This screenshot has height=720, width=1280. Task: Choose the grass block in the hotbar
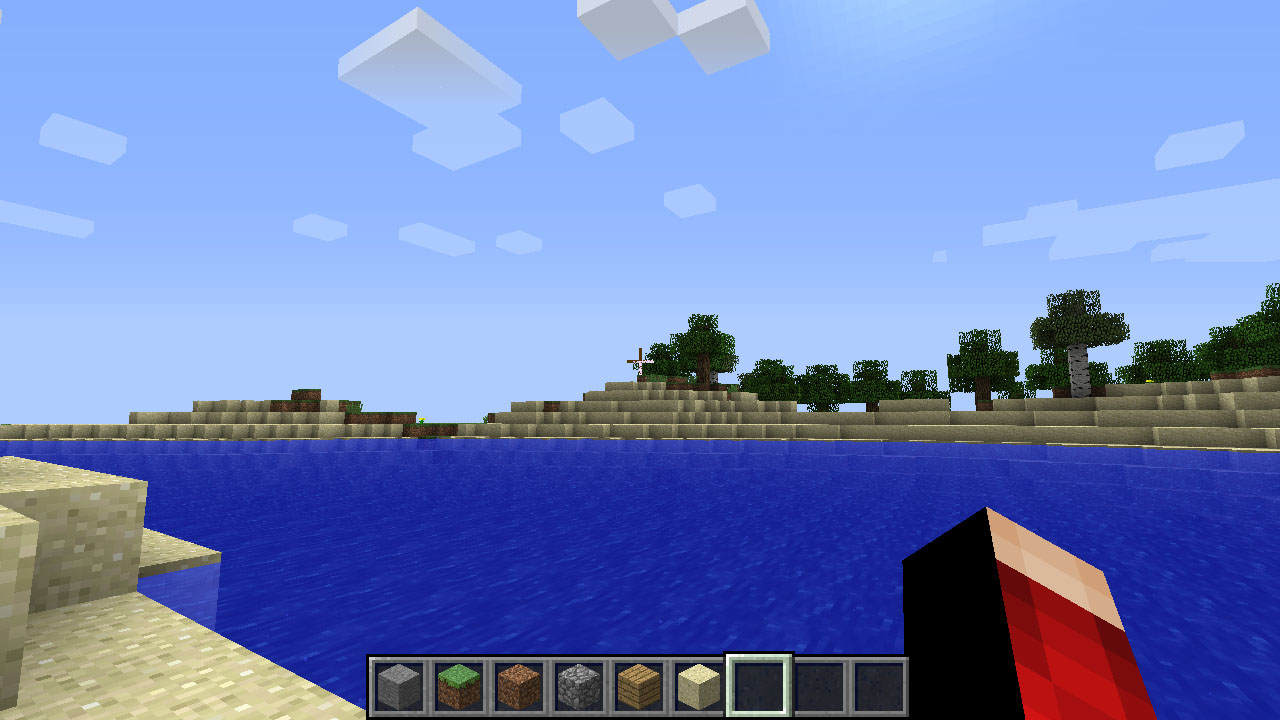click(x=459, y=686)
